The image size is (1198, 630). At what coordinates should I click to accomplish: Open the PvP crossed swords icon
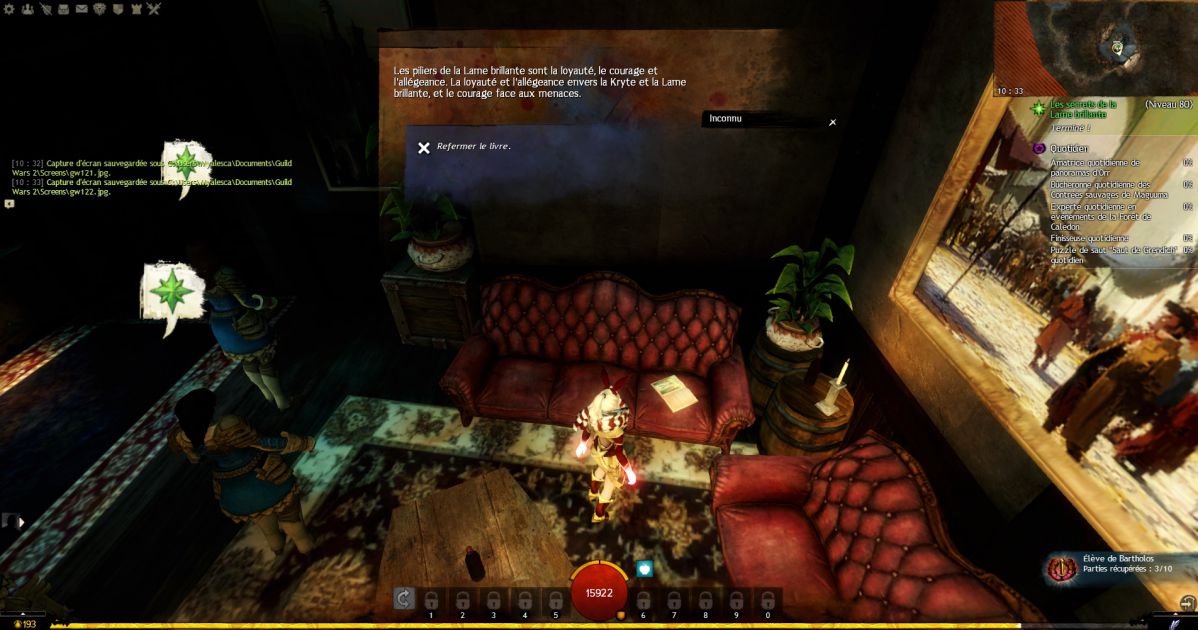pyautogui.click(x=153, y=9)
